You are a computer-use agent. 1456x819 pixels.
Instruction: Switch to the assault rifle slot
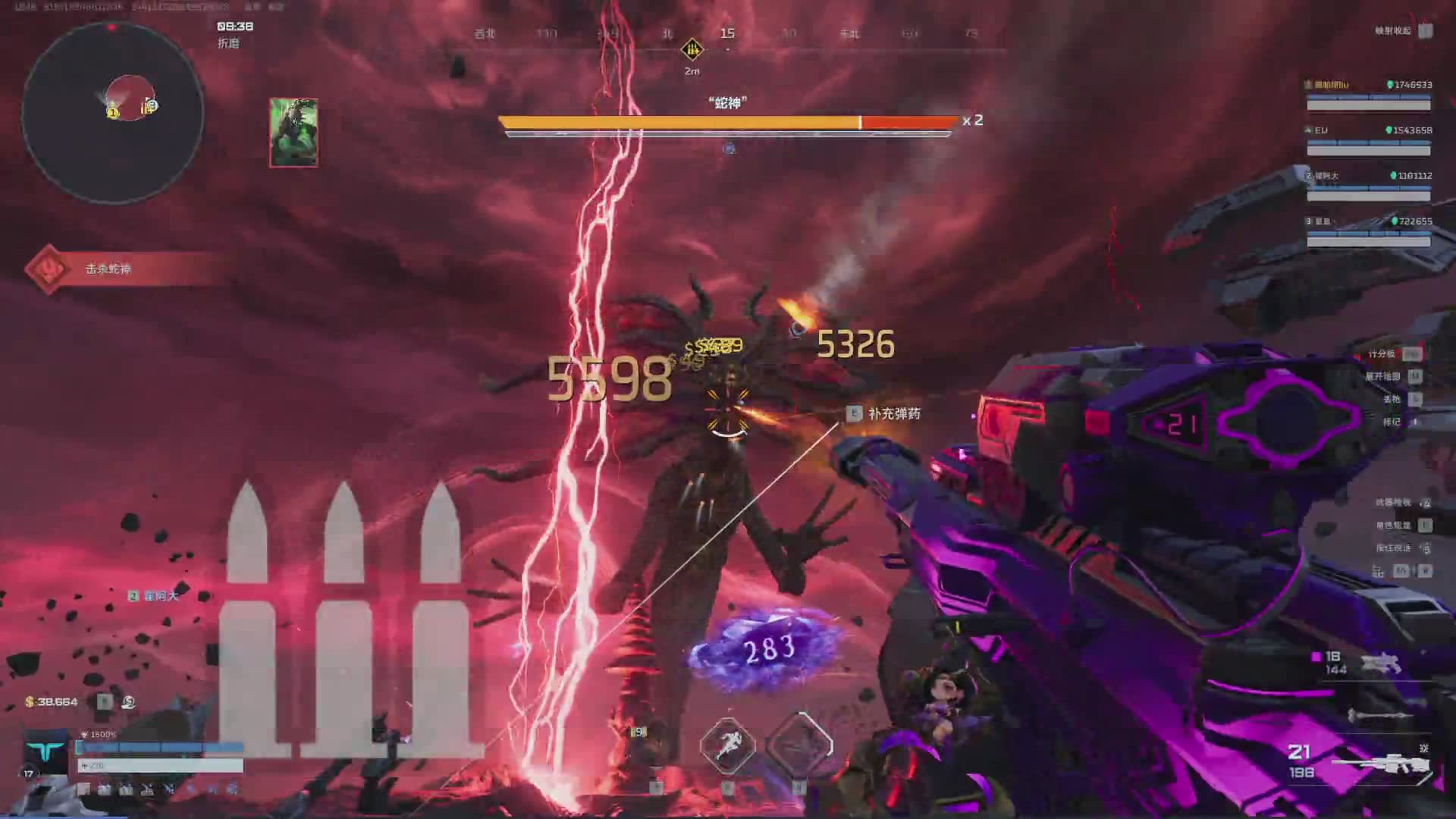[1380, 663]
